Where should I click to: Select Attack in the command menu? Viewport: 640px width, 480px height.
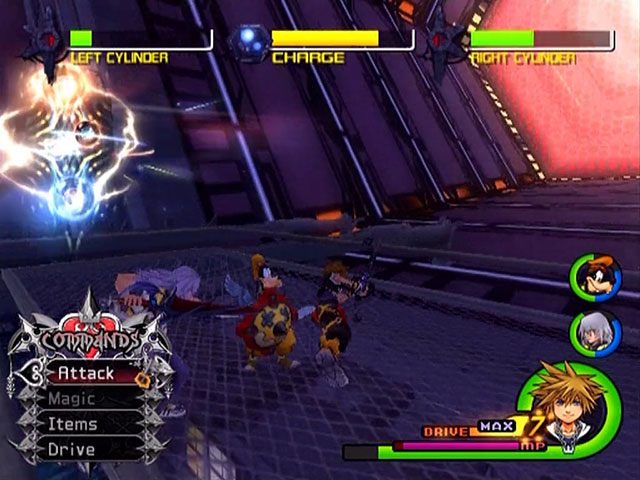point(85,374)
